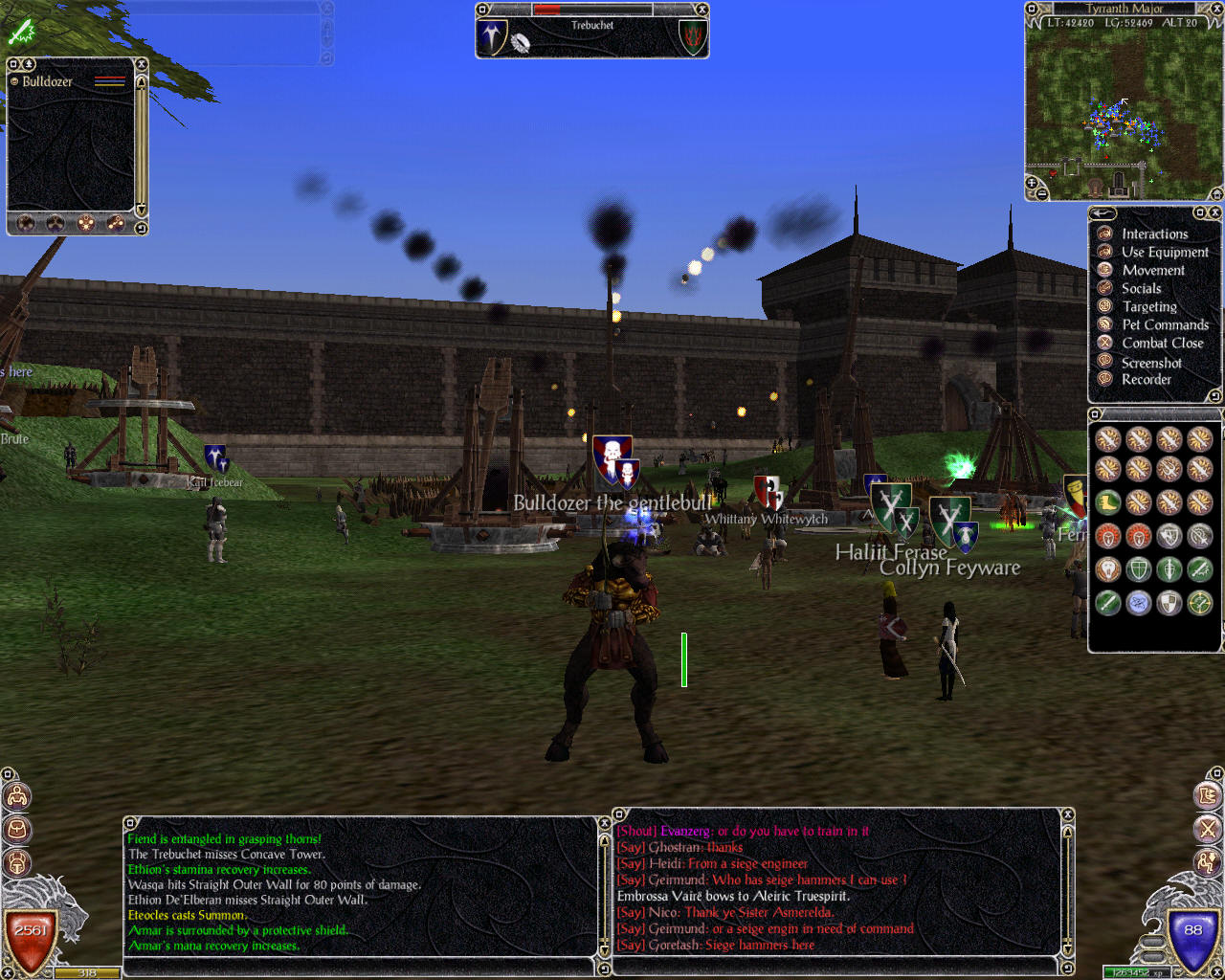Activate the blue swirl ability icon
This screenshot has width=1225, height=980.
(x=1138, y=602)
